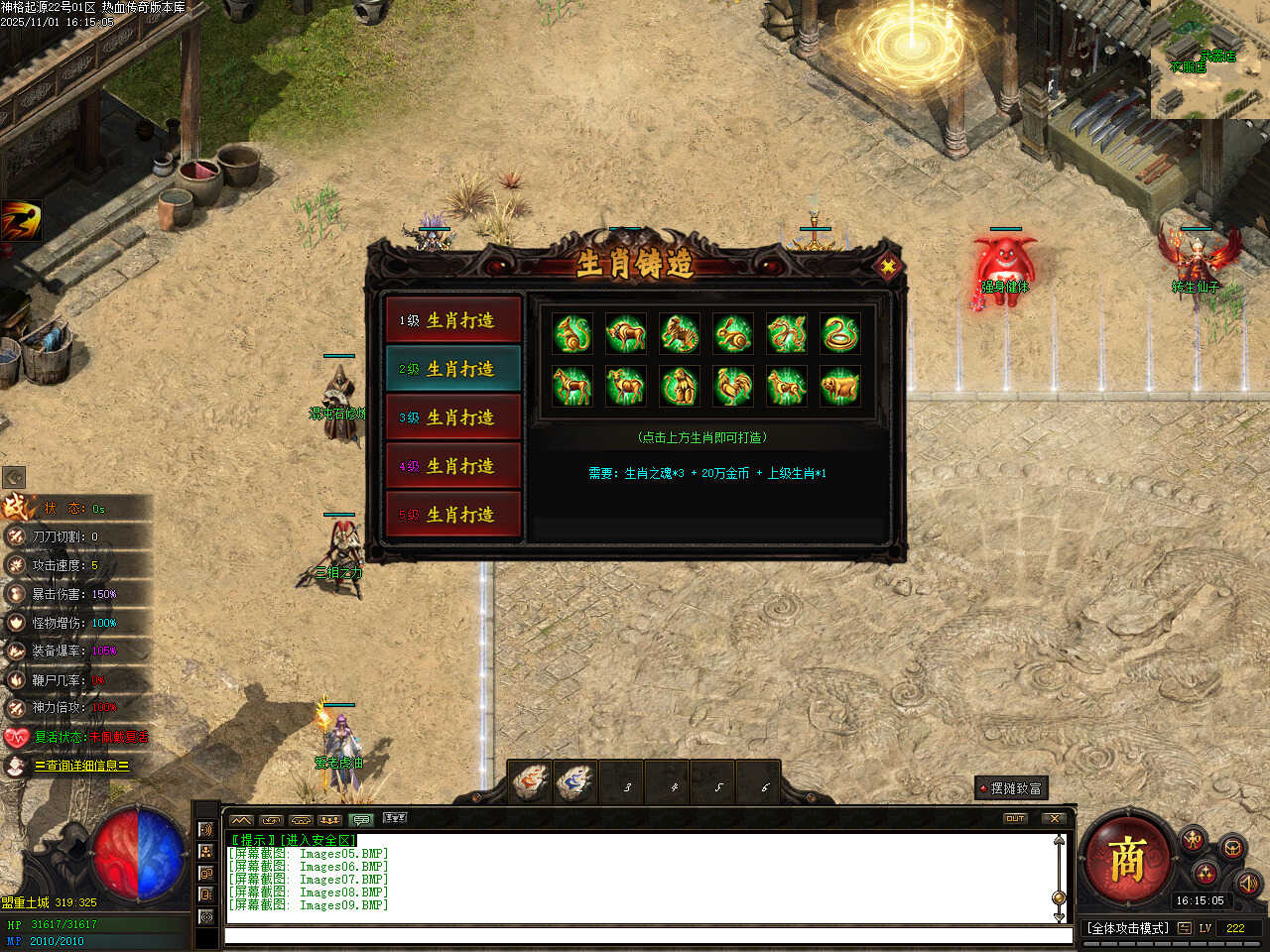Open 查询详细信息 detailed info
1270x952 pixels.
click(x=81, y=766)
